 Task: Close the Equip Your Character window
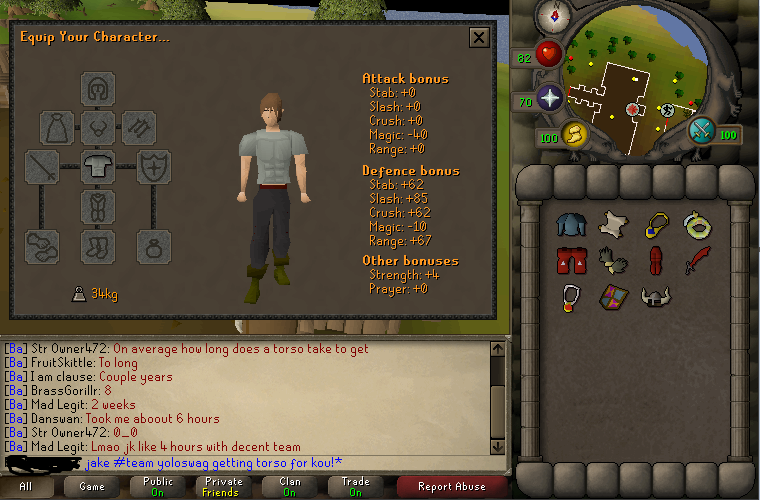pyautogui.click(x=479, y=38)
